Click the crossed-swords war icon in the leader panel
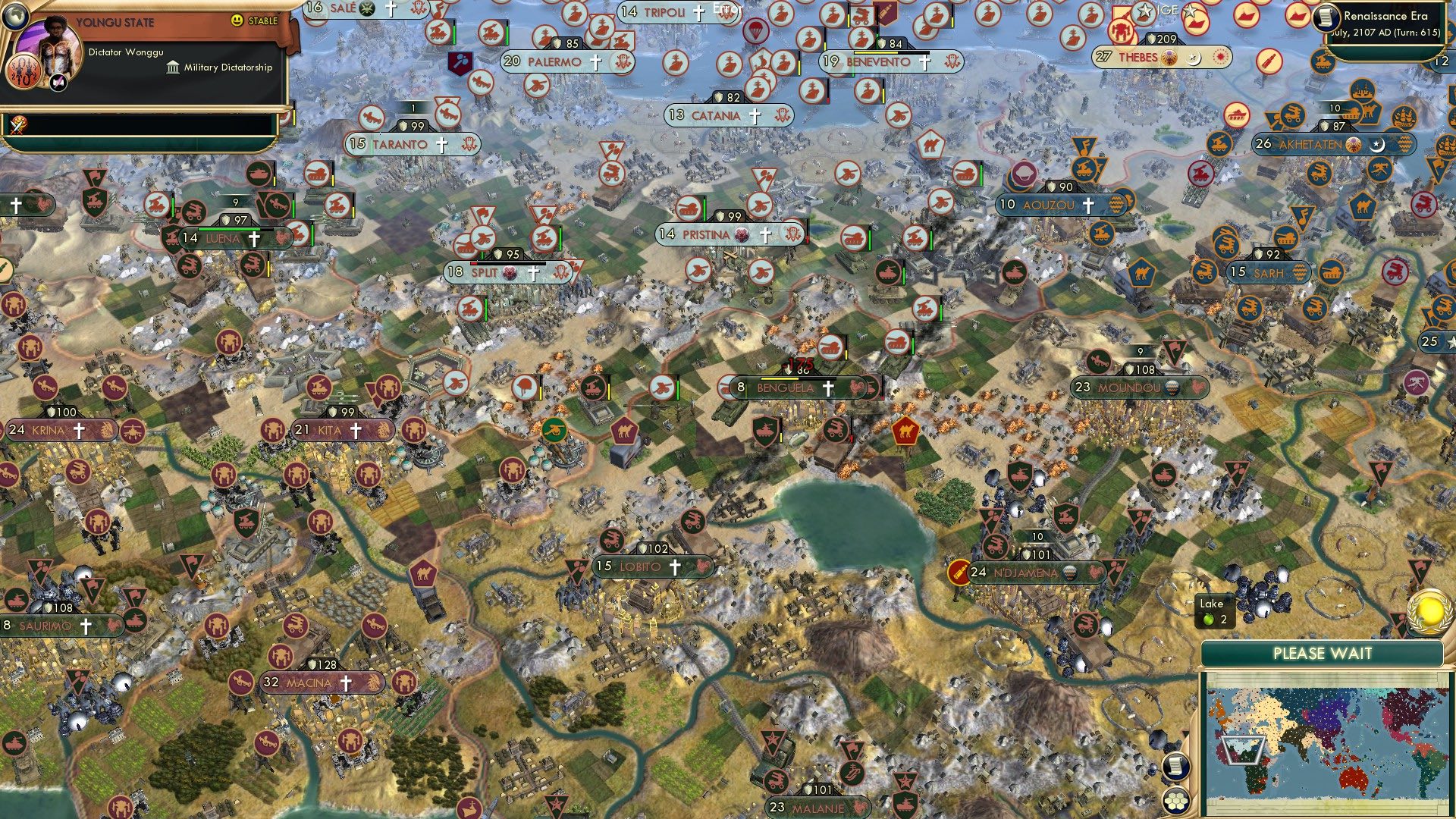The height and width of the screenshot is (819, 1456). click(x=19, y=123)
